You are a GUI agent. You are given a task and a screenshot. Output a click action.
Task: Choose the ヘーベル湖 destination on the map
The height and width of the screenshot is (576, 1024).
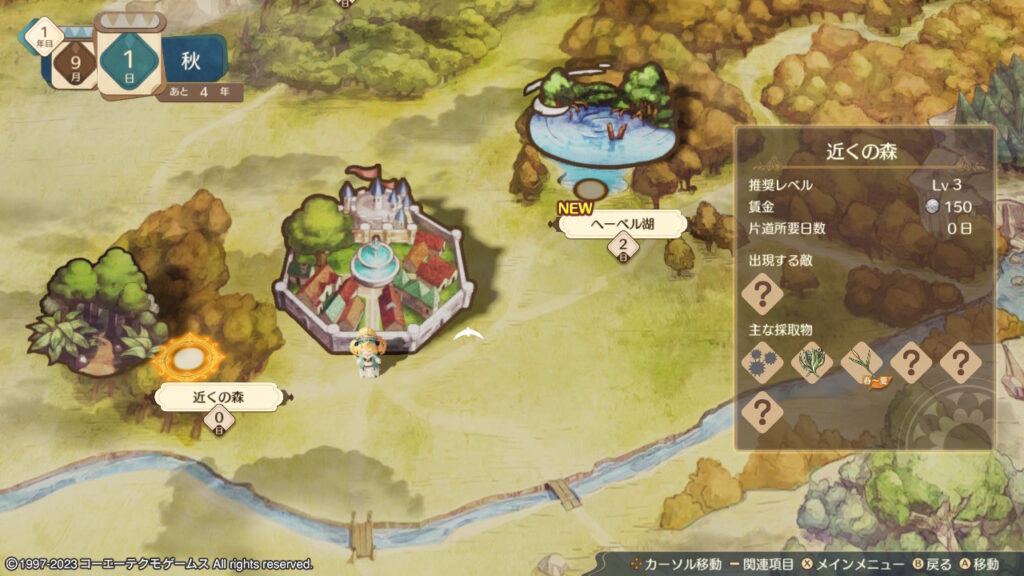pyautogui.click(x=623, y=225)
